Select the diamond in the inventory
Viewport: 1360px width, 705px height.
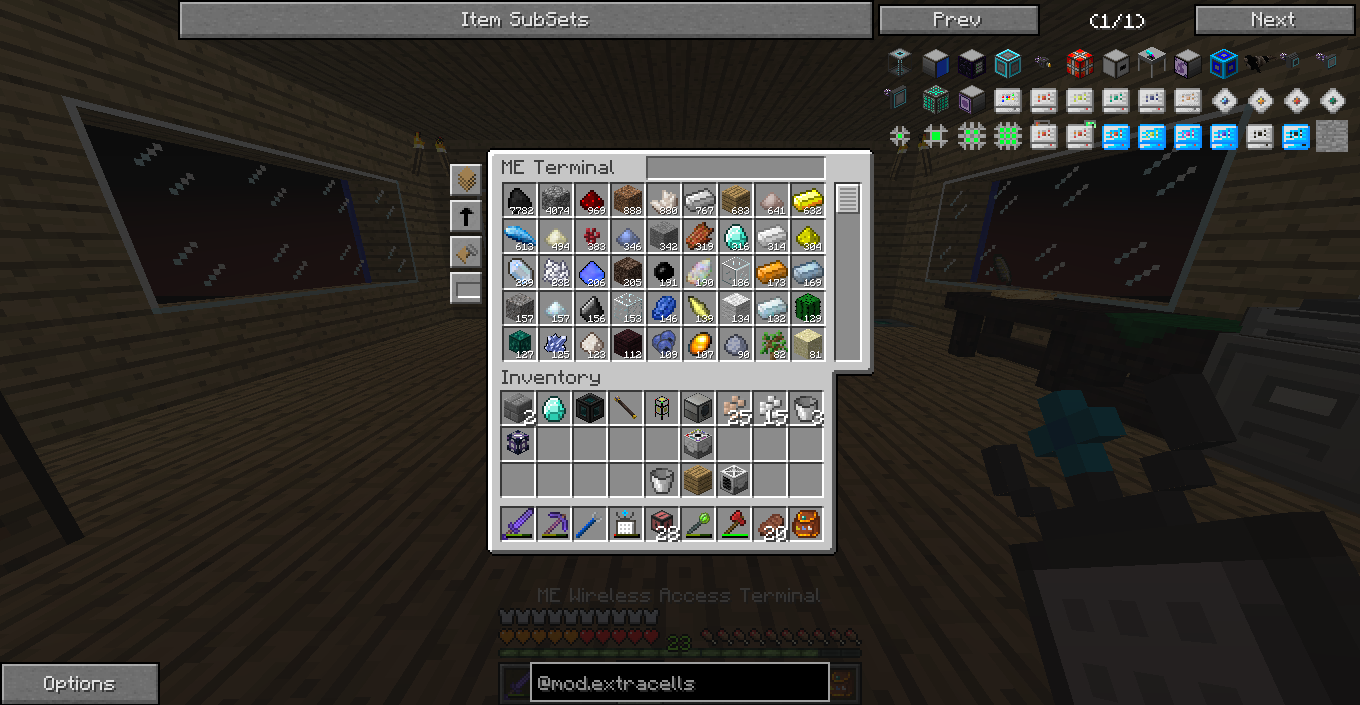(x=554, y=408)
